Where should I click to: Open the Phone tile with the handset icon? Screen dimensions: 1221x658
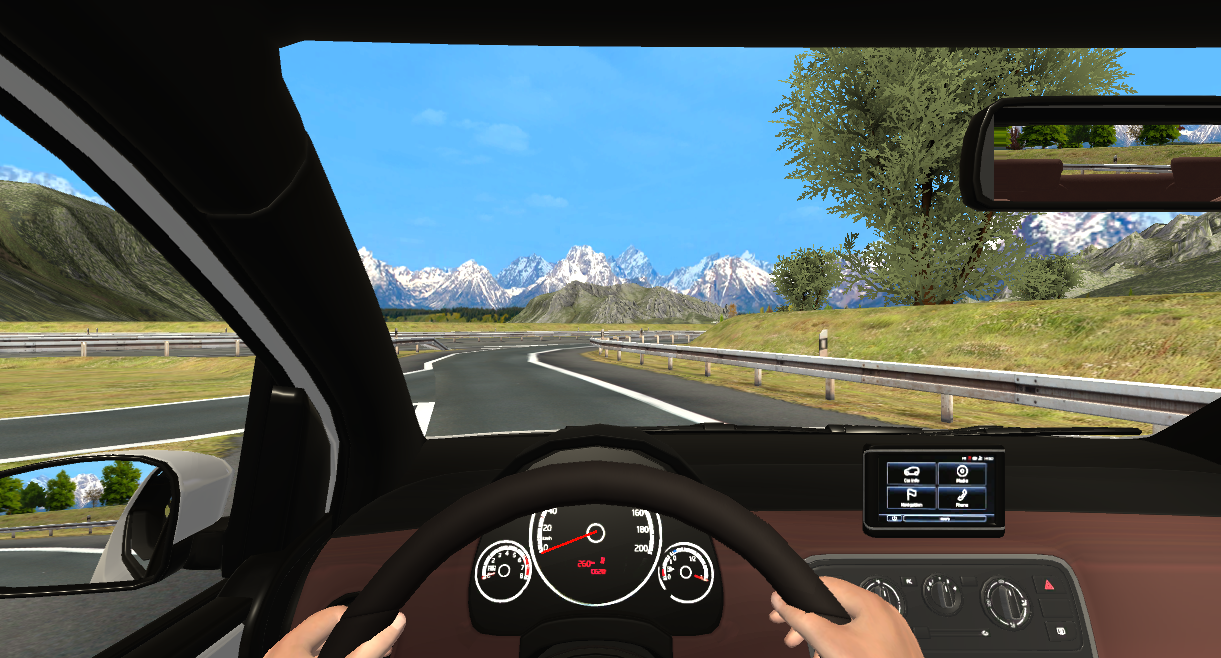962,497
